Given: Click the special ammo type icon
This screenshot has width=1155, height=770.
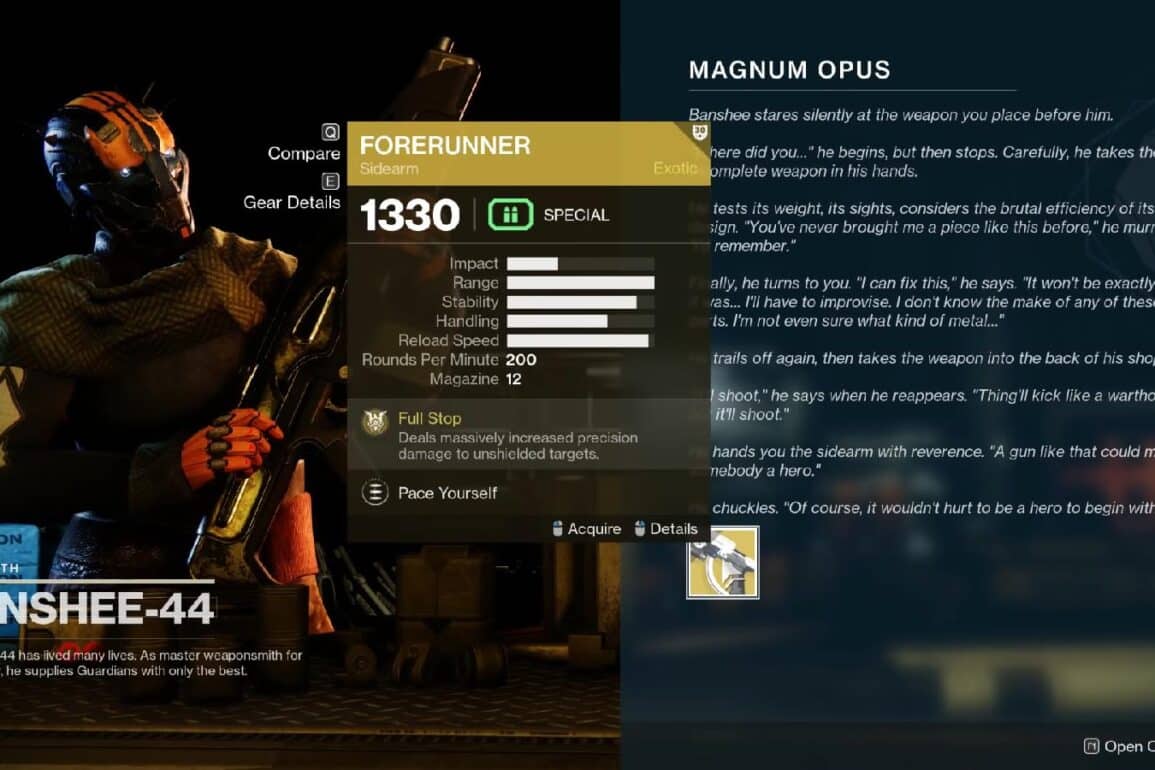Looking at the screenshot, I should (x=510, y=215).
